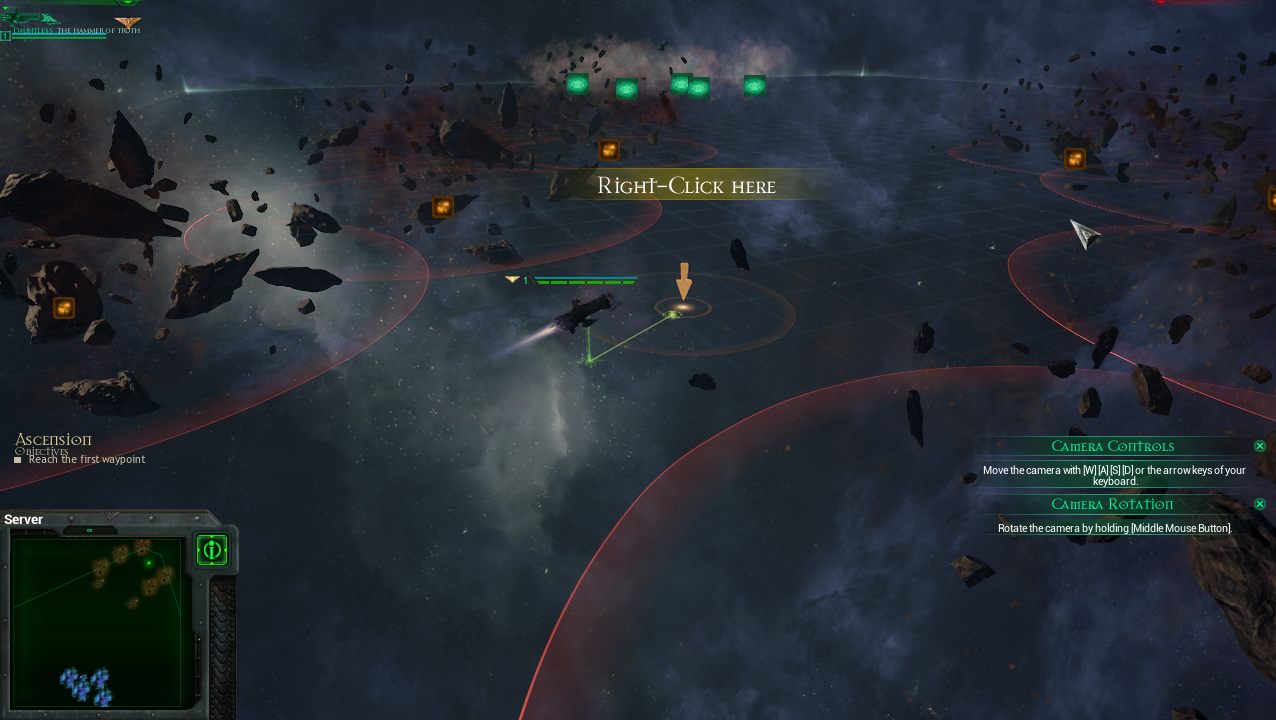Screen dimensions: 1276x720
Task: Dismiss the Camera Rotation tutorial tip
Action: (1260, 504)
